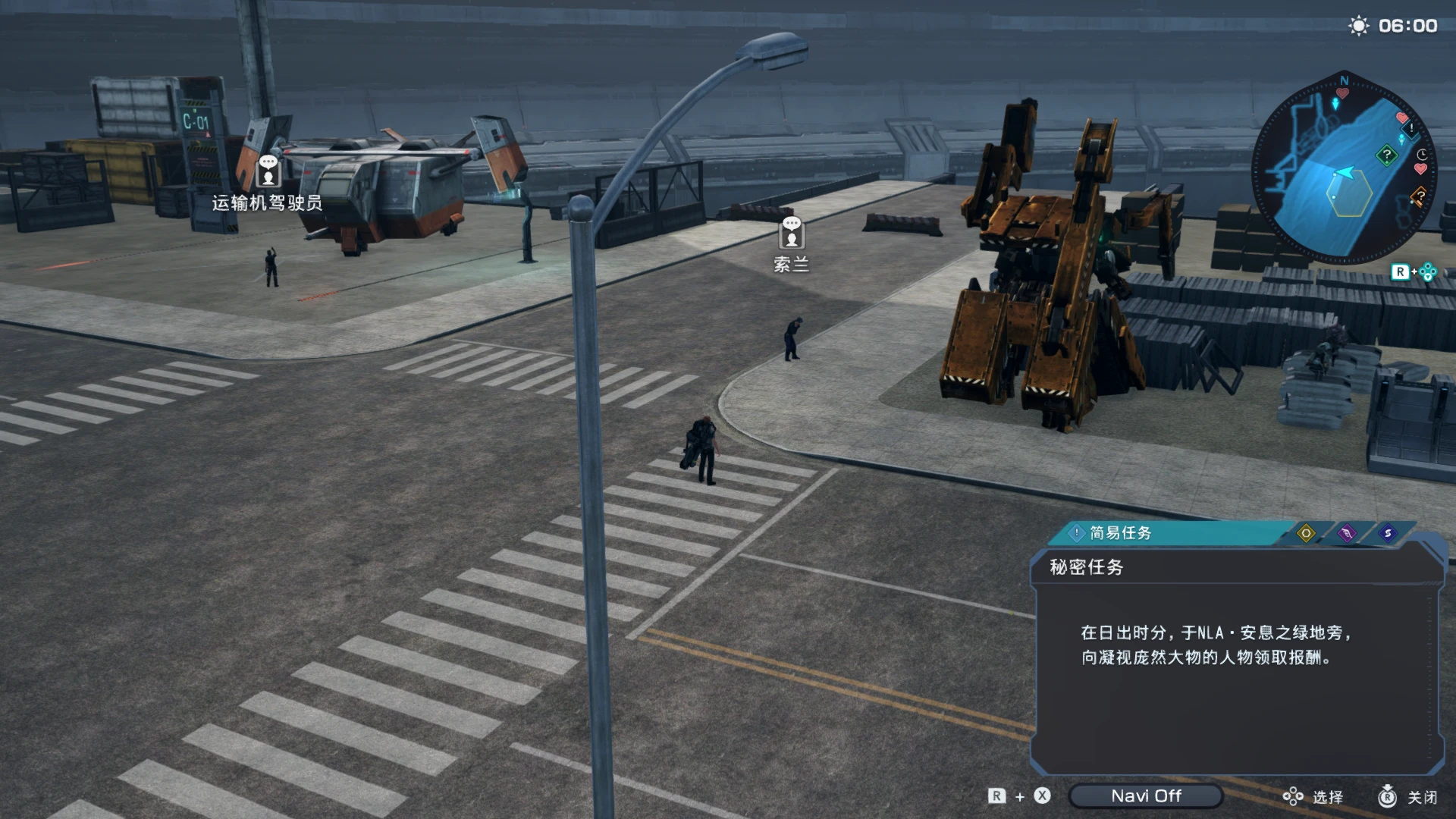Screen dimensions: 1456x819
Task: Click the blue exclamation marker on minimap
Action: click(1410, 128)
